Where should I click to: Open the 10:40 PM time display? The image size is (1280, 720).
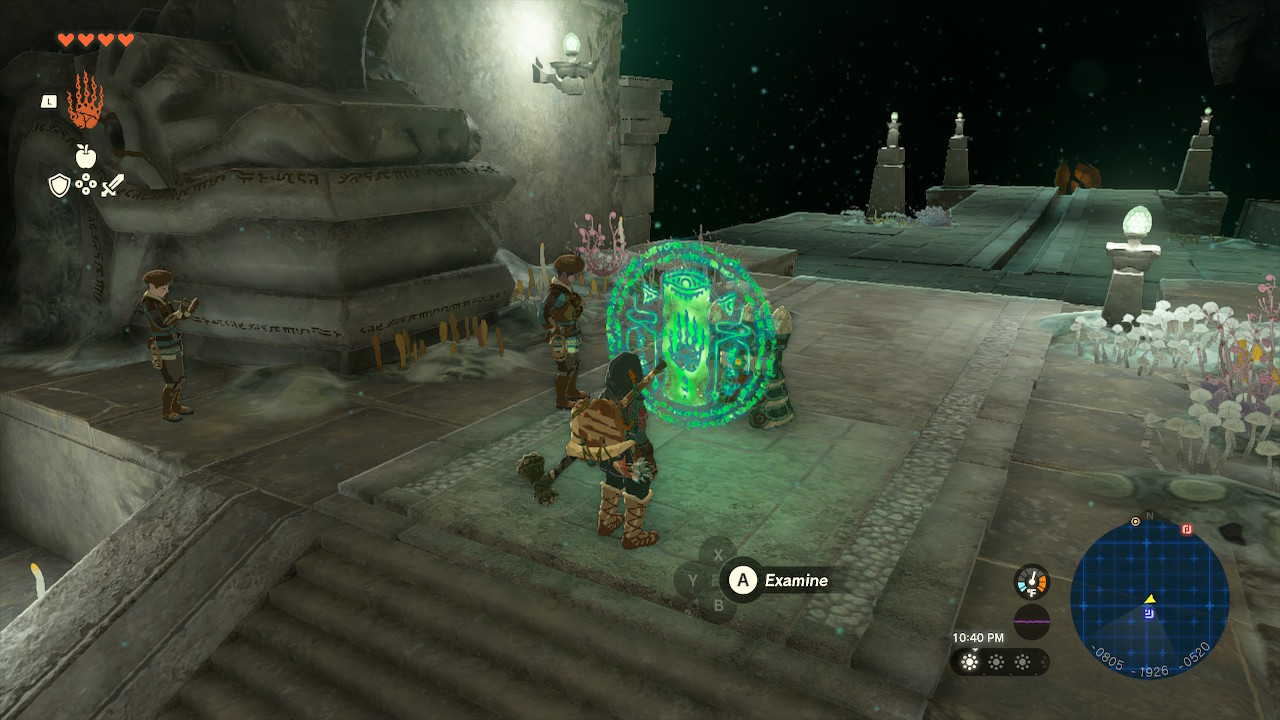[979, 638]
